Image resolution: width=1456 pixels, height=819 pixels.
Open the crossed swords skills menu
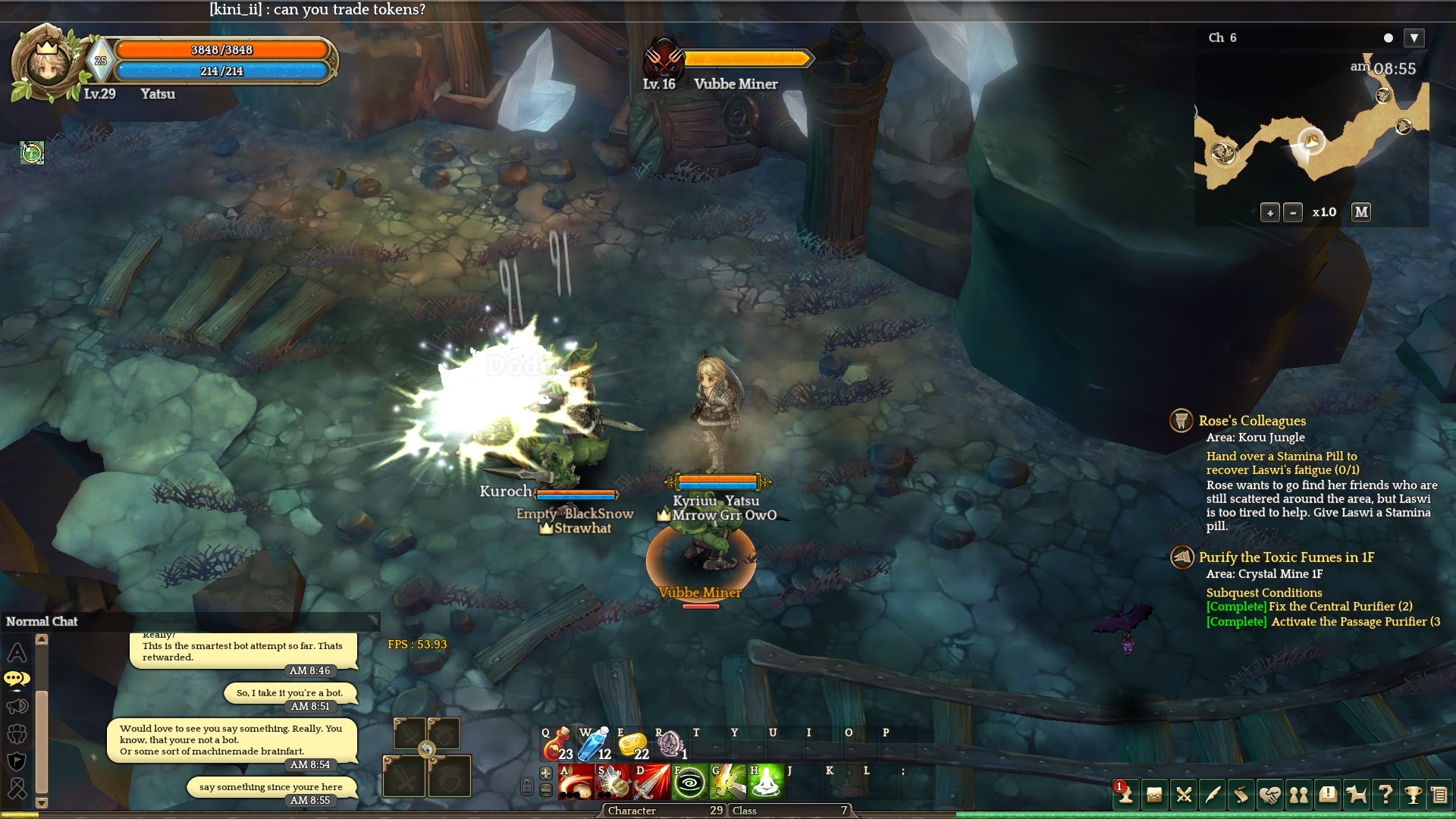click(x=1183, y=795)
